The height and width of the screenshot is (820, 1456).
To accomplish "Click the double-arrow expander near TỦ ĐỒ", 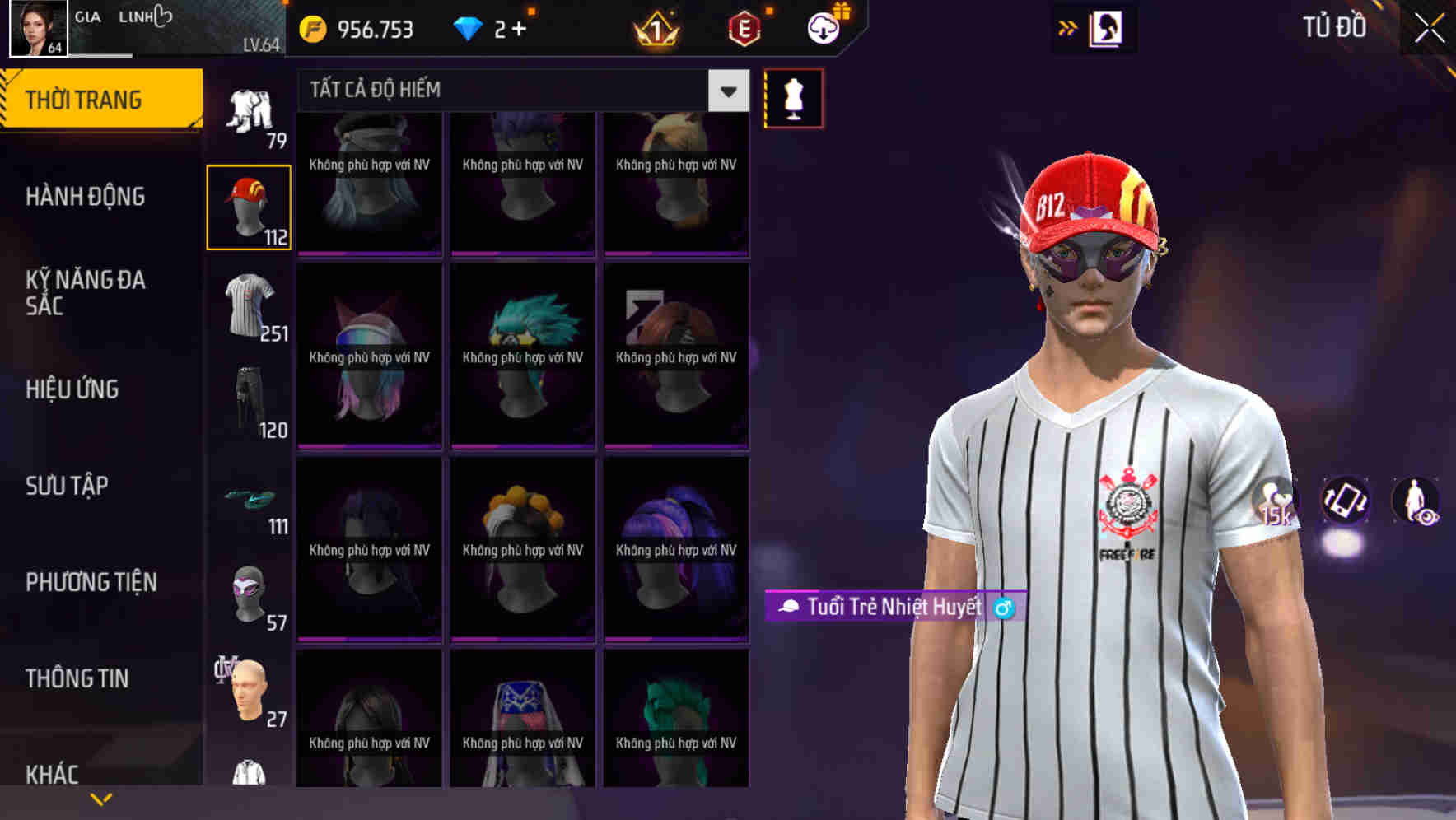I will click(1066, 27).
